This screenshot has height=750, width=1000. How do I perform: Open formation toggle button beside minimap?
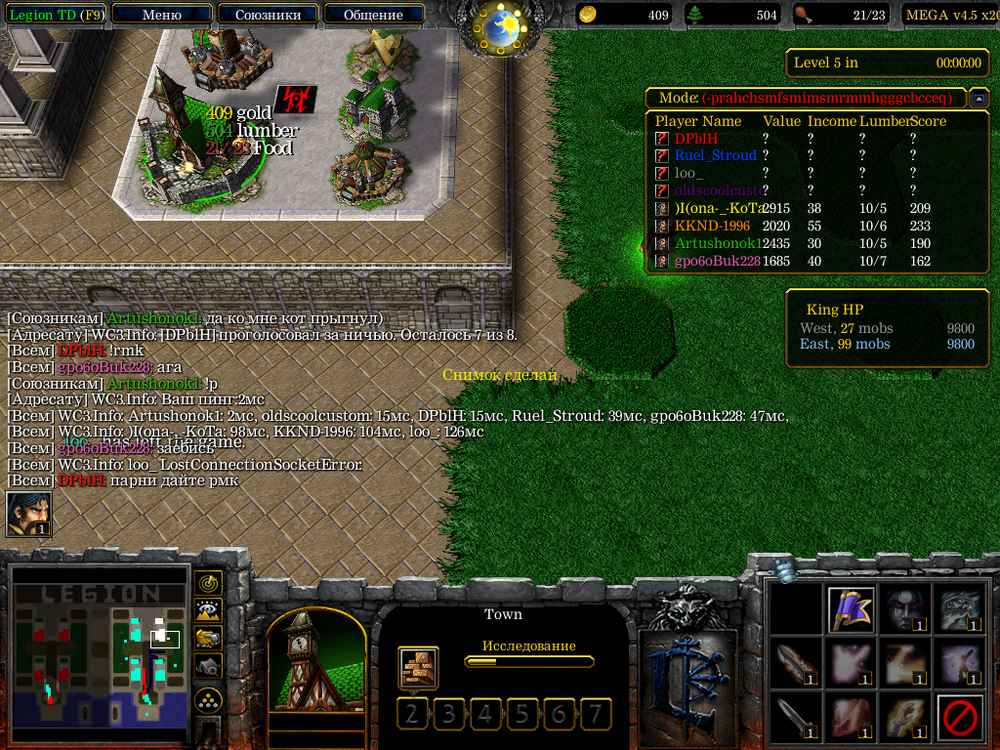point(208,698)
